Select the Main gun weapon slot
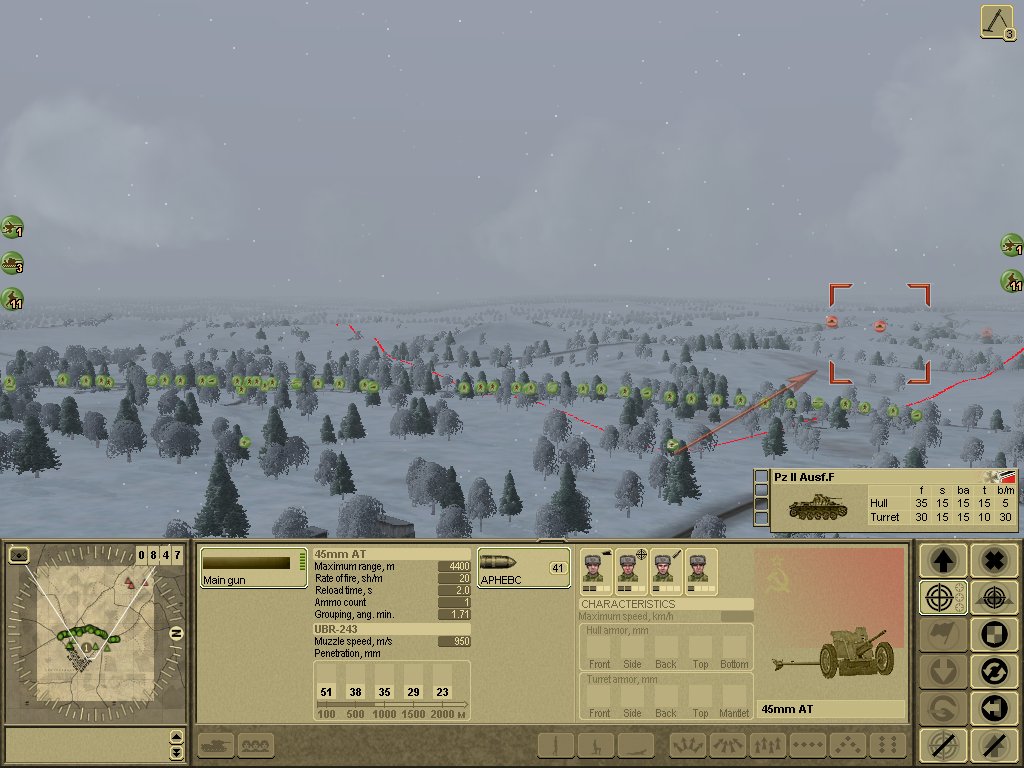This screenshot has width=1024, height=768. pos(253,567)
